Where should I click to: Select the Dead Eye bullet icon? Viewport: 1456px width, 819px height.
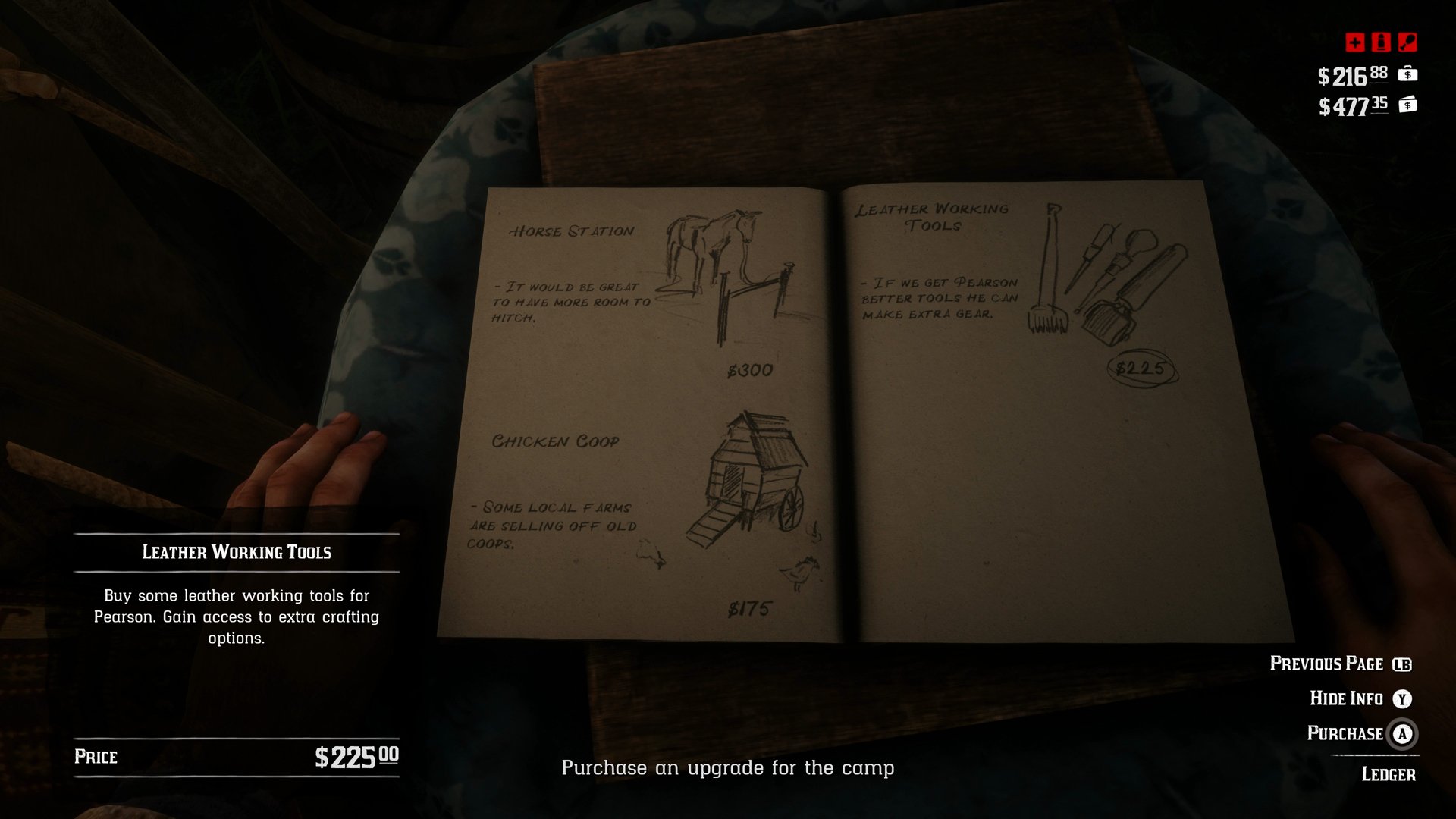tap(1381, 43)
